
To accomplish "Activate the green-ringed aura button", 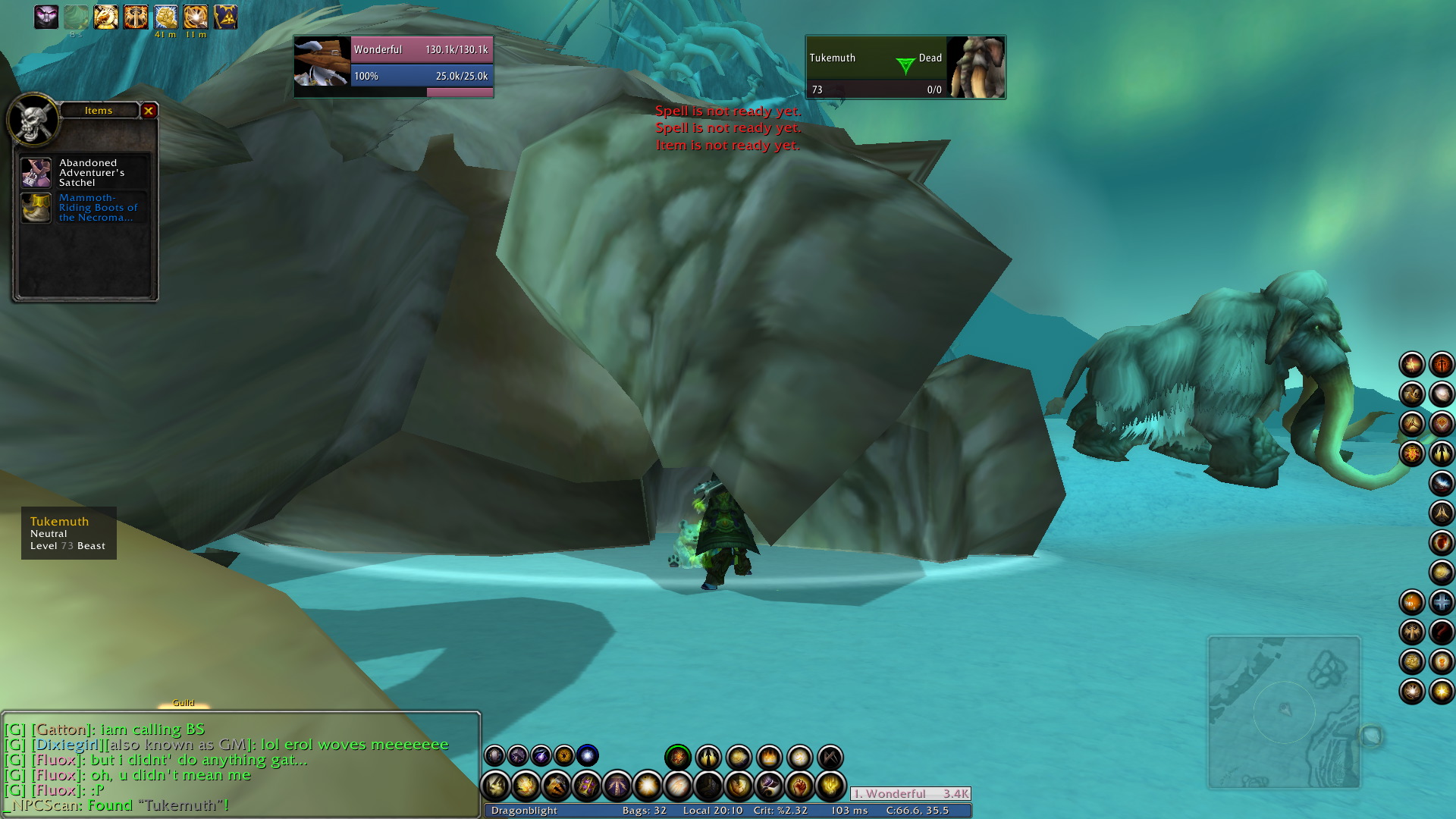I will click(x=678, y=757).
